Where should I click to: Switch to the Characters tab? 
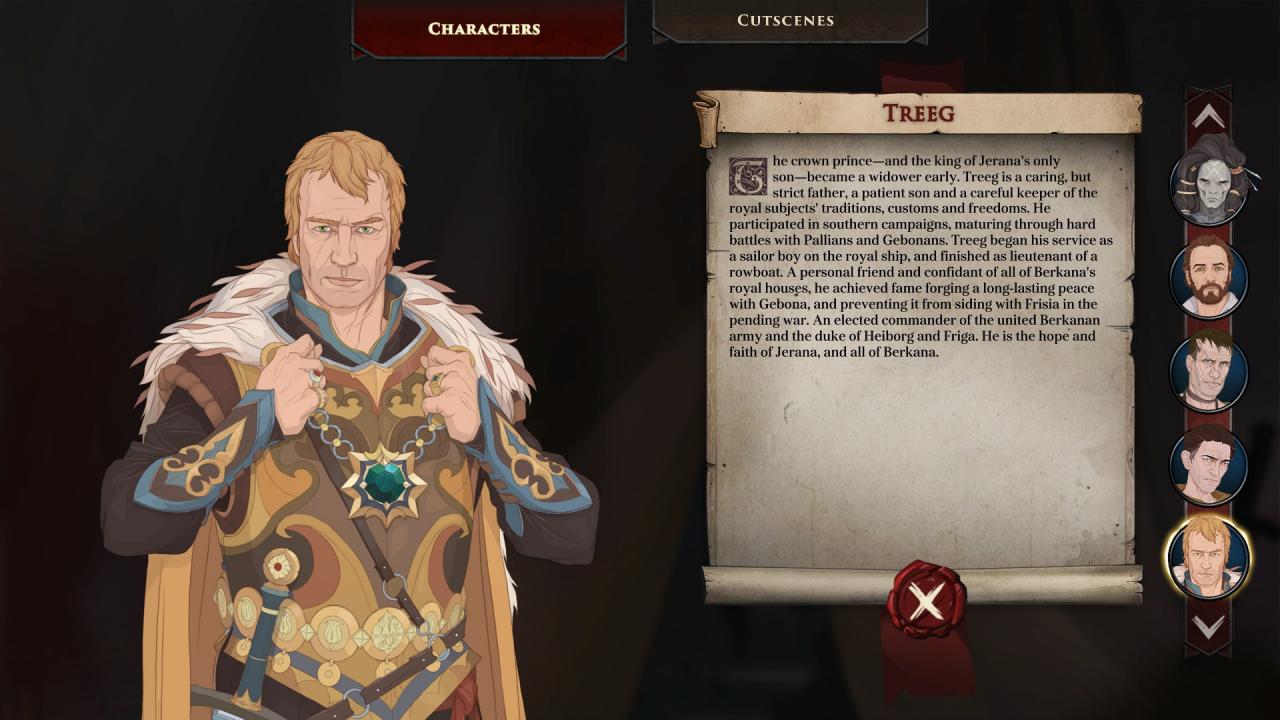[484, 29]
